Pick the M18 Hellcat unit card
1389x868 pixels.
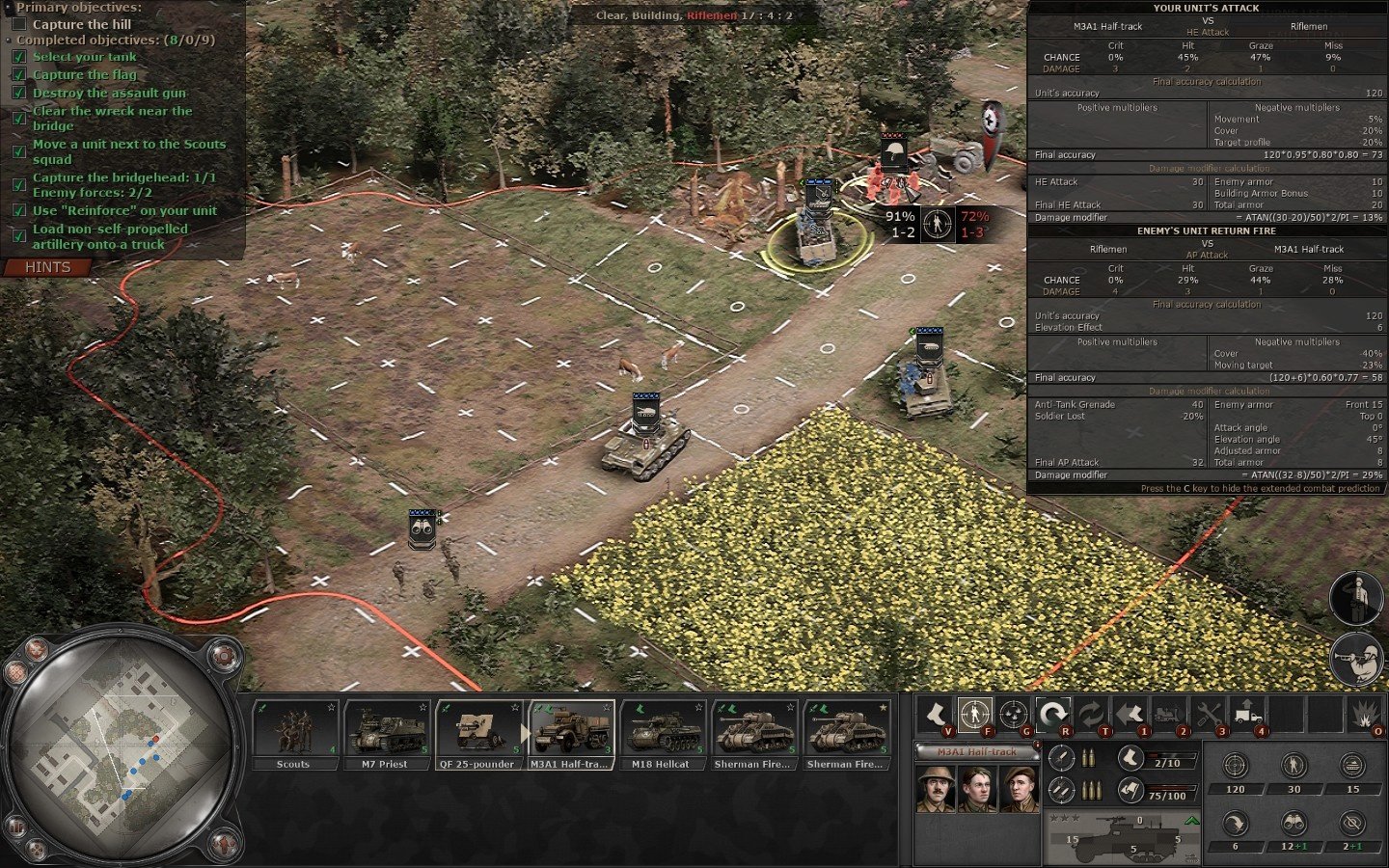662,734
